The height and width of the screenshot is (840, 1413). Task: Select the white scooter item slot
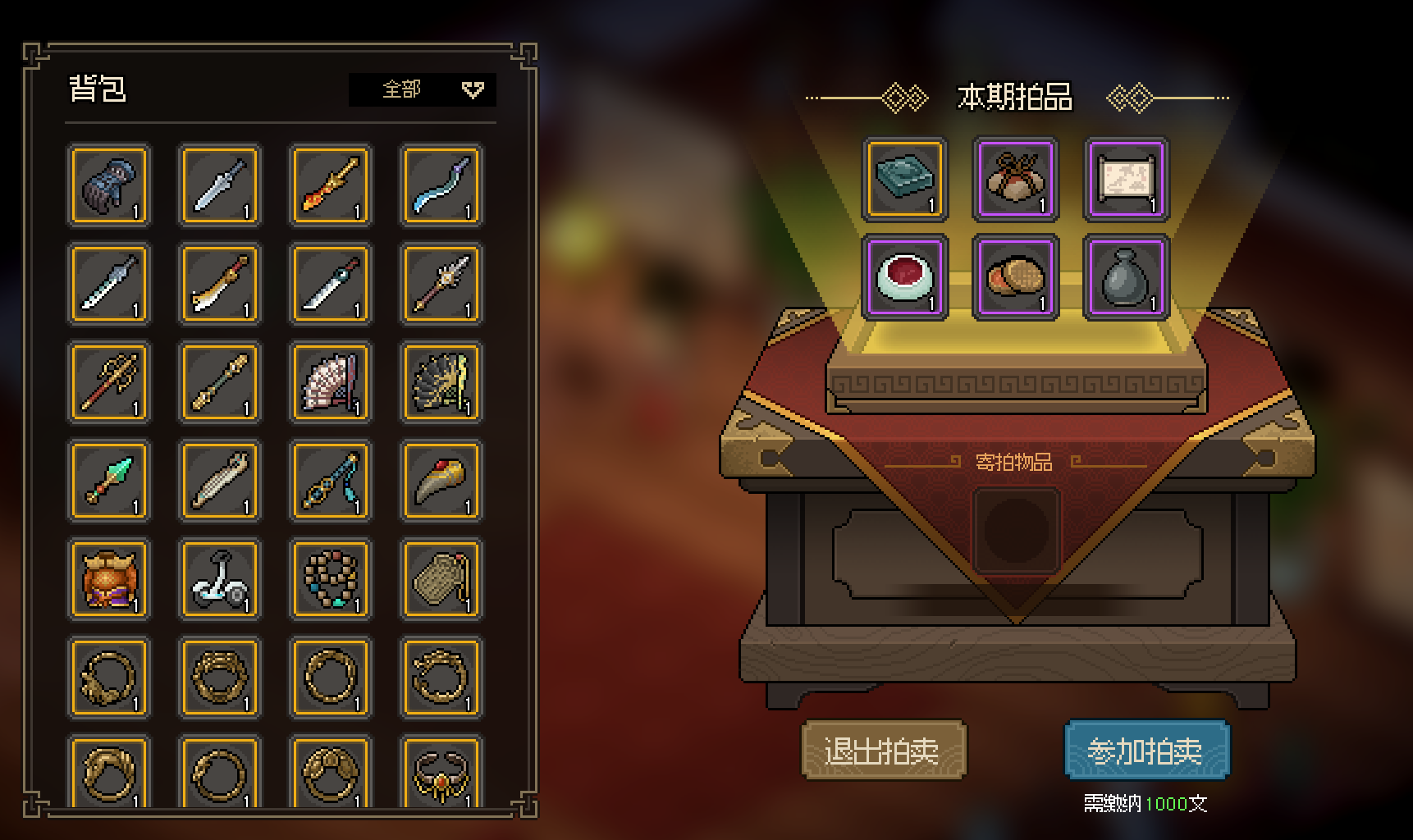[220, 579]
